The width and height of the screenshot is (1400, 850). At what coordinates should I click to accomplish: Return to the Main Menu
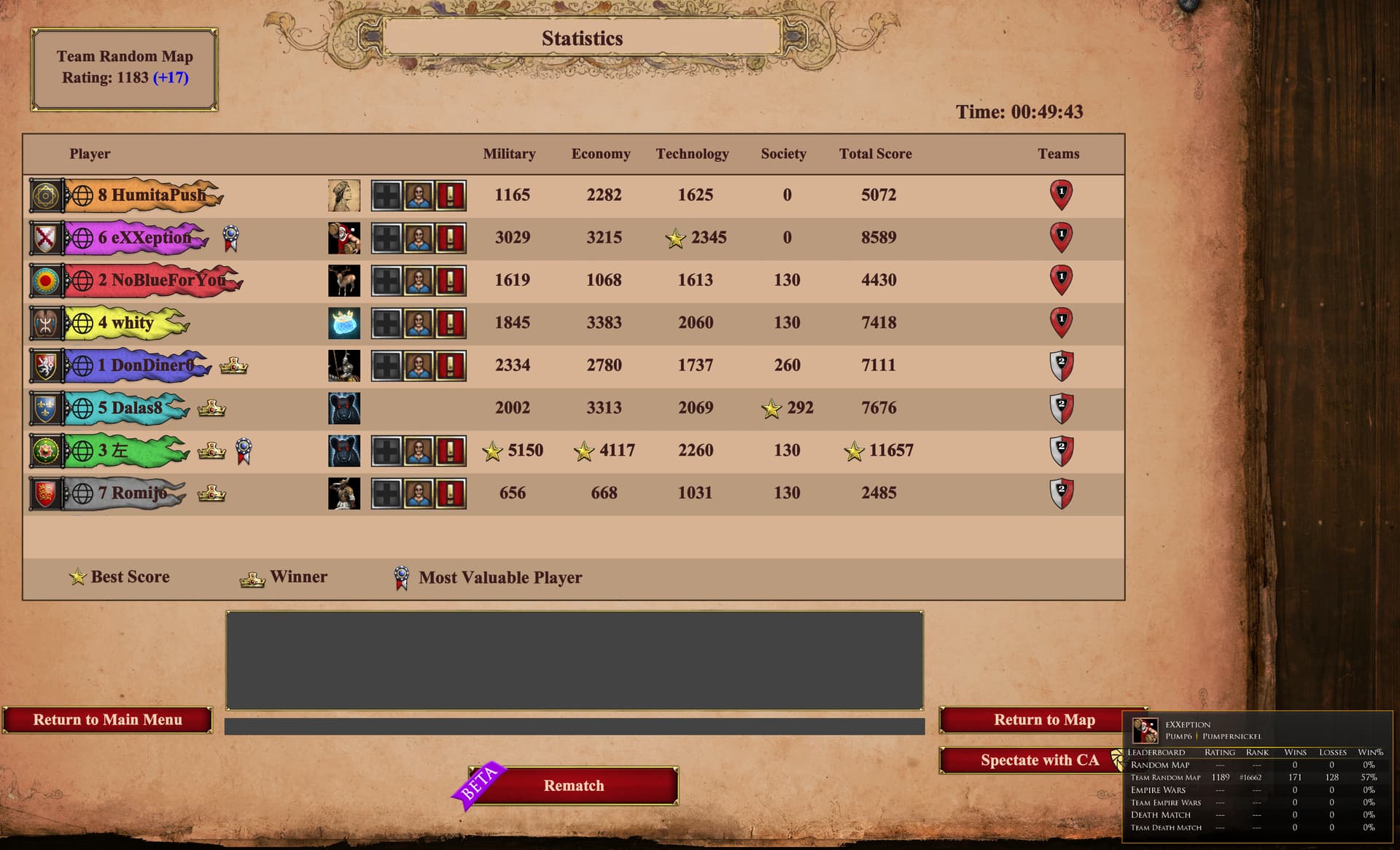click(107, 720)
